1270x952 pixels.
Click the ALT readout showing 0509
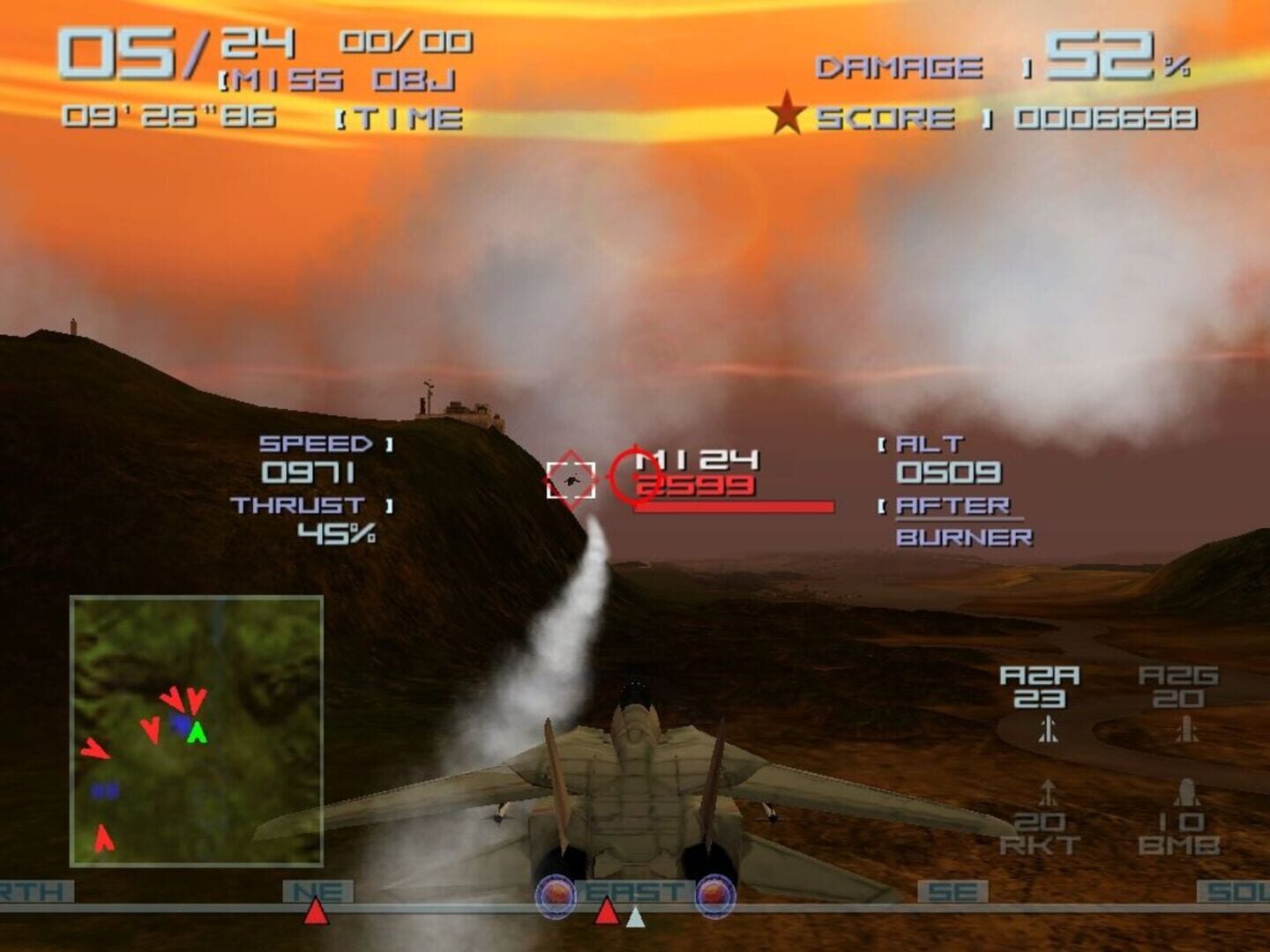coord(947,472)
